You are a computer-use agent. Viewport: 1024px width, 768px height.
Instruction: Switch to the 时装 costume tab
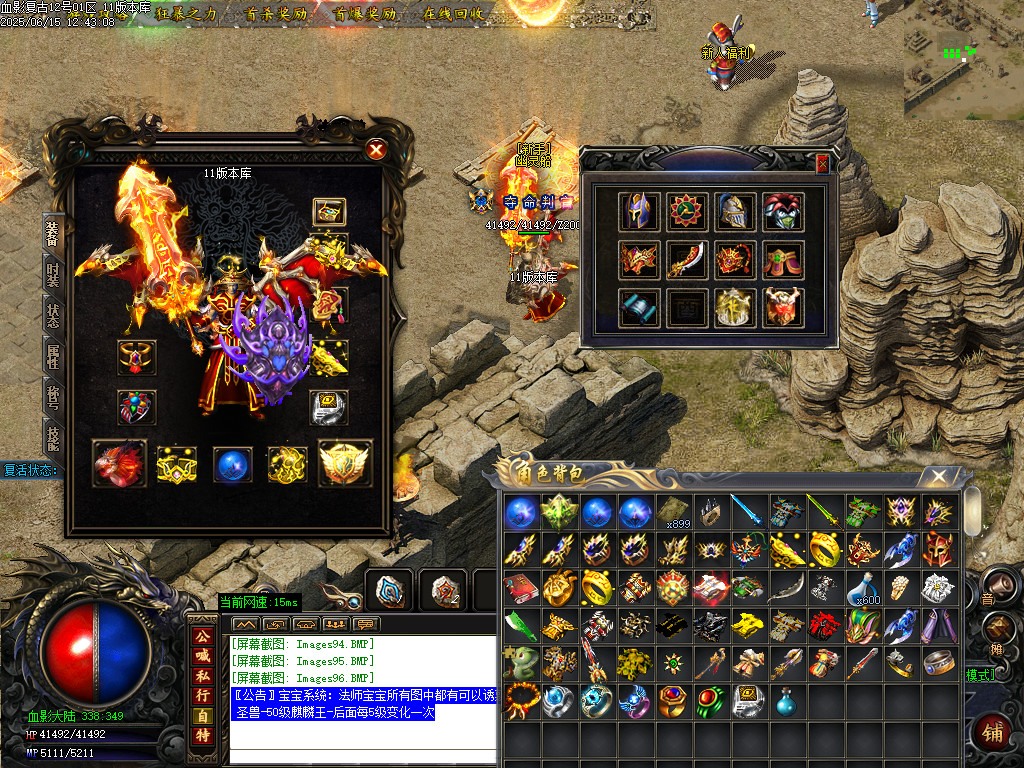click(x=53, y=273)
